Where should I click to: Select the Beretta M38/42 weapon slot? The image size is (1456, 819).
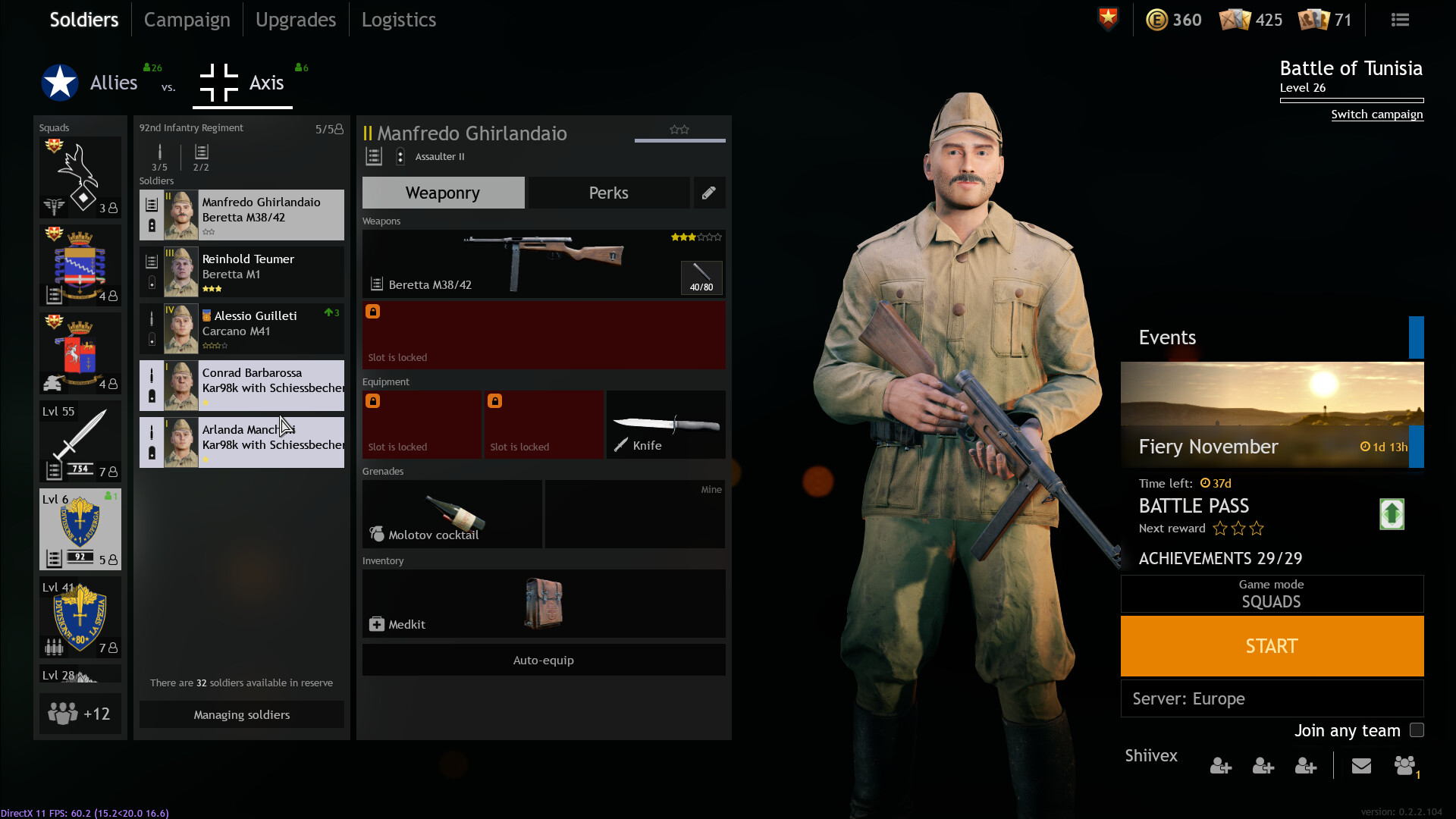click(x=543, y=263)
